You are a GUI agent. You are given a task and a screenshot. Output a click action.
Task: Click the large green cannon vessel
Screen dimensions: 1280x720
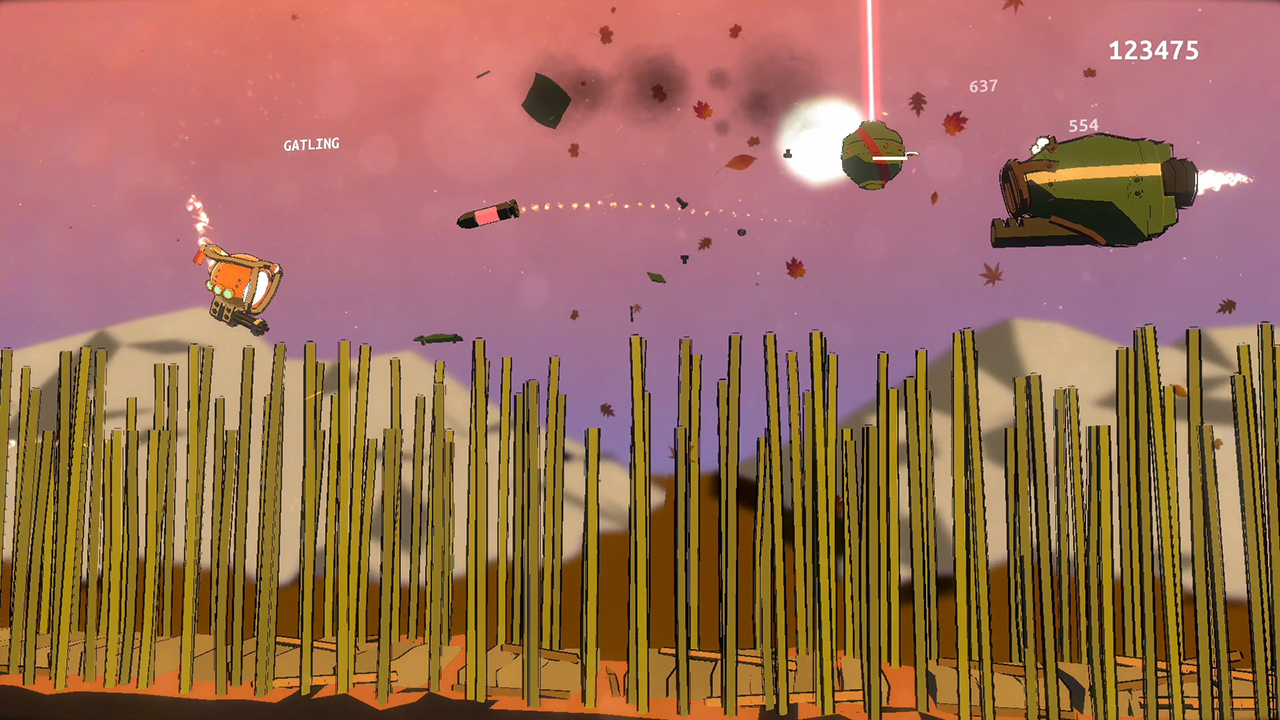pyautogui.click(x=1090, y=185)
